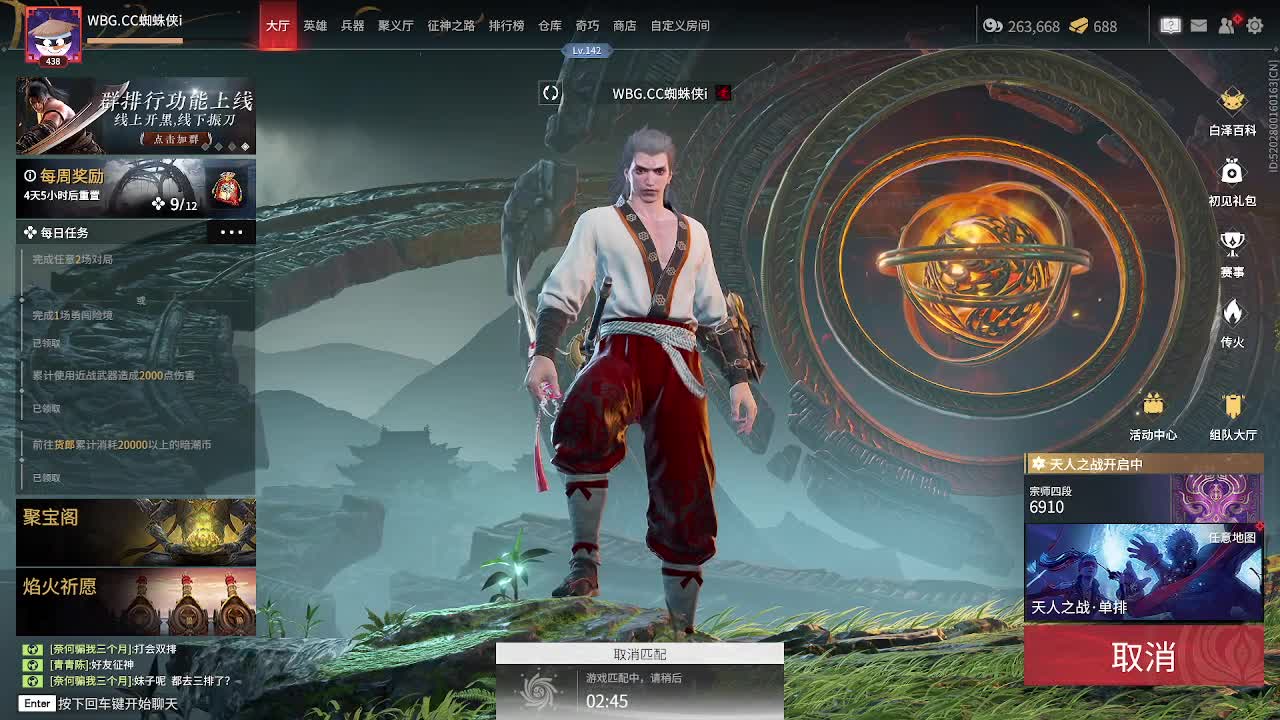Cancel matchmaking with the red 取消 button
Viewport: 1280px width, 720px height.
[x=1143, y=657]
